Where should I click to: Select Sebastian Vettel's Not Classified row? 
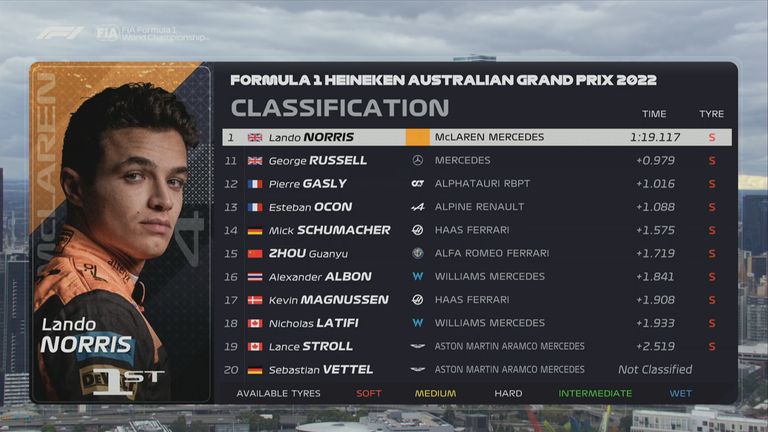click(476, 369)
